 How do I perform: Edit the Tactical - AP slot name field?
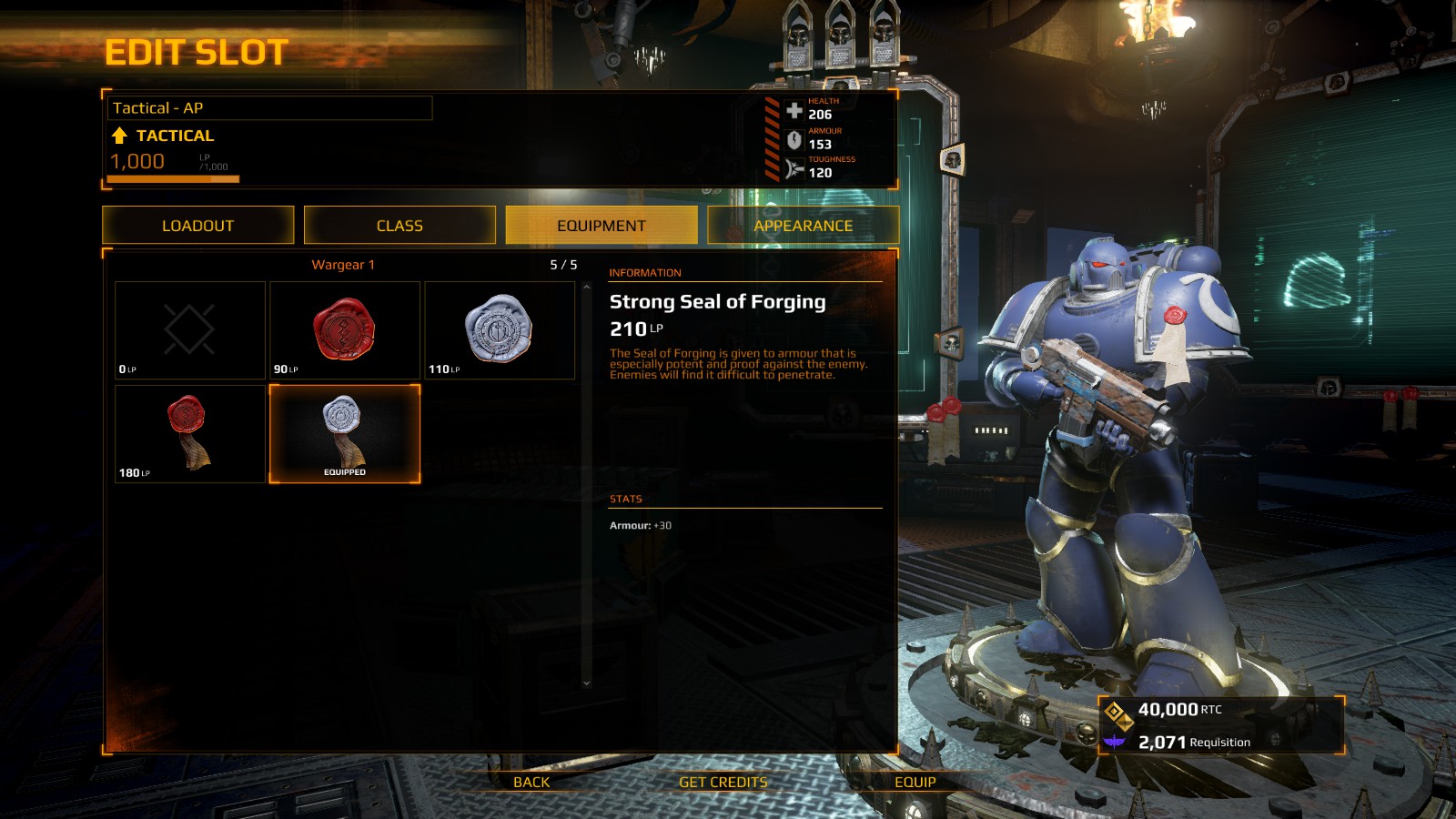[x=269, y=108]
